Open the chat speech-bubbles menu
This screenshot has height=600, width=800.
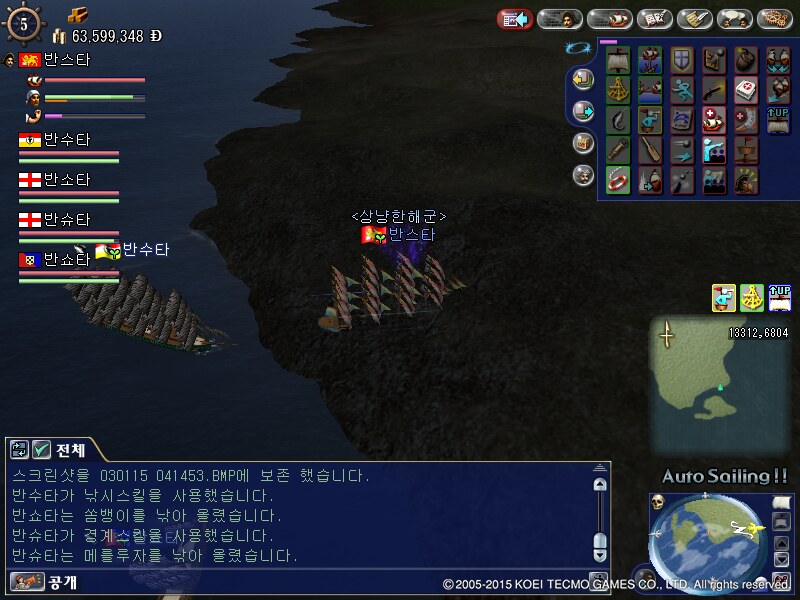[x=737, y=18]
